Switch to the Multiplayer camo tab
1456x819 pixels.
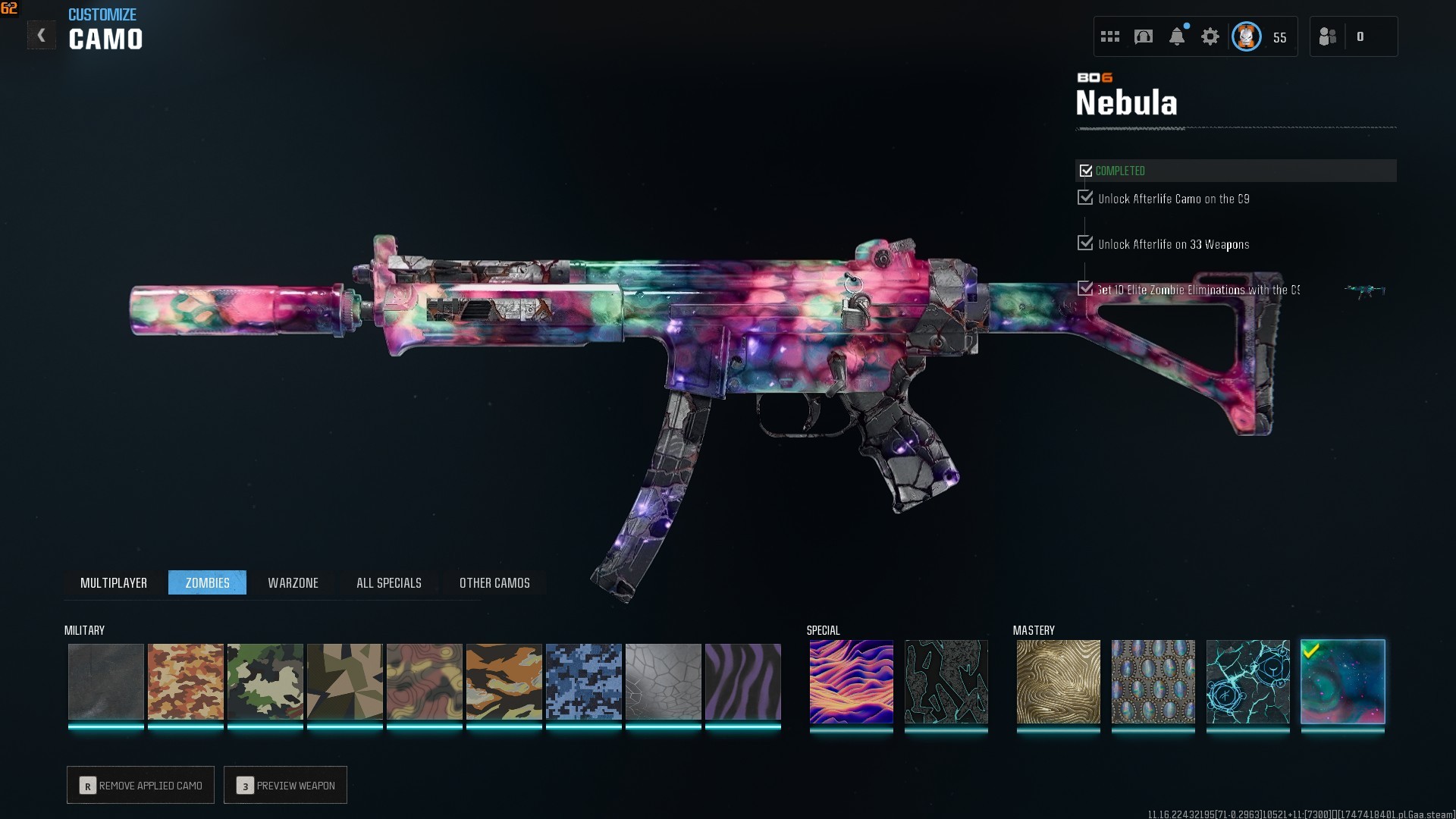click(114, 582)
